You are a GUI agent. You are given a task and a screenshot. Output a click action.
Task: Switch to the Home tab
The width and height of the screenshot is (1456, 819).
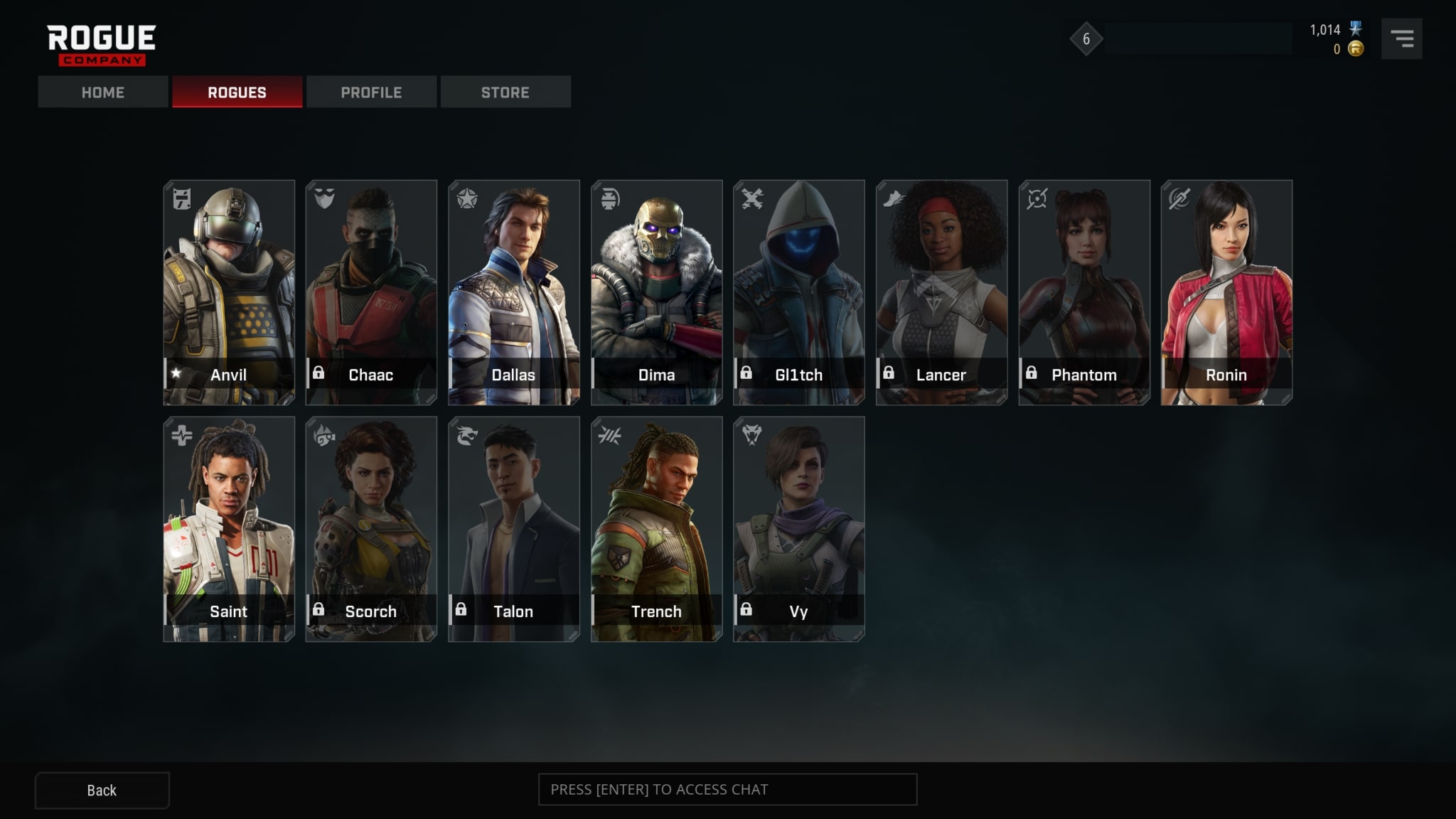pos(103,92)
